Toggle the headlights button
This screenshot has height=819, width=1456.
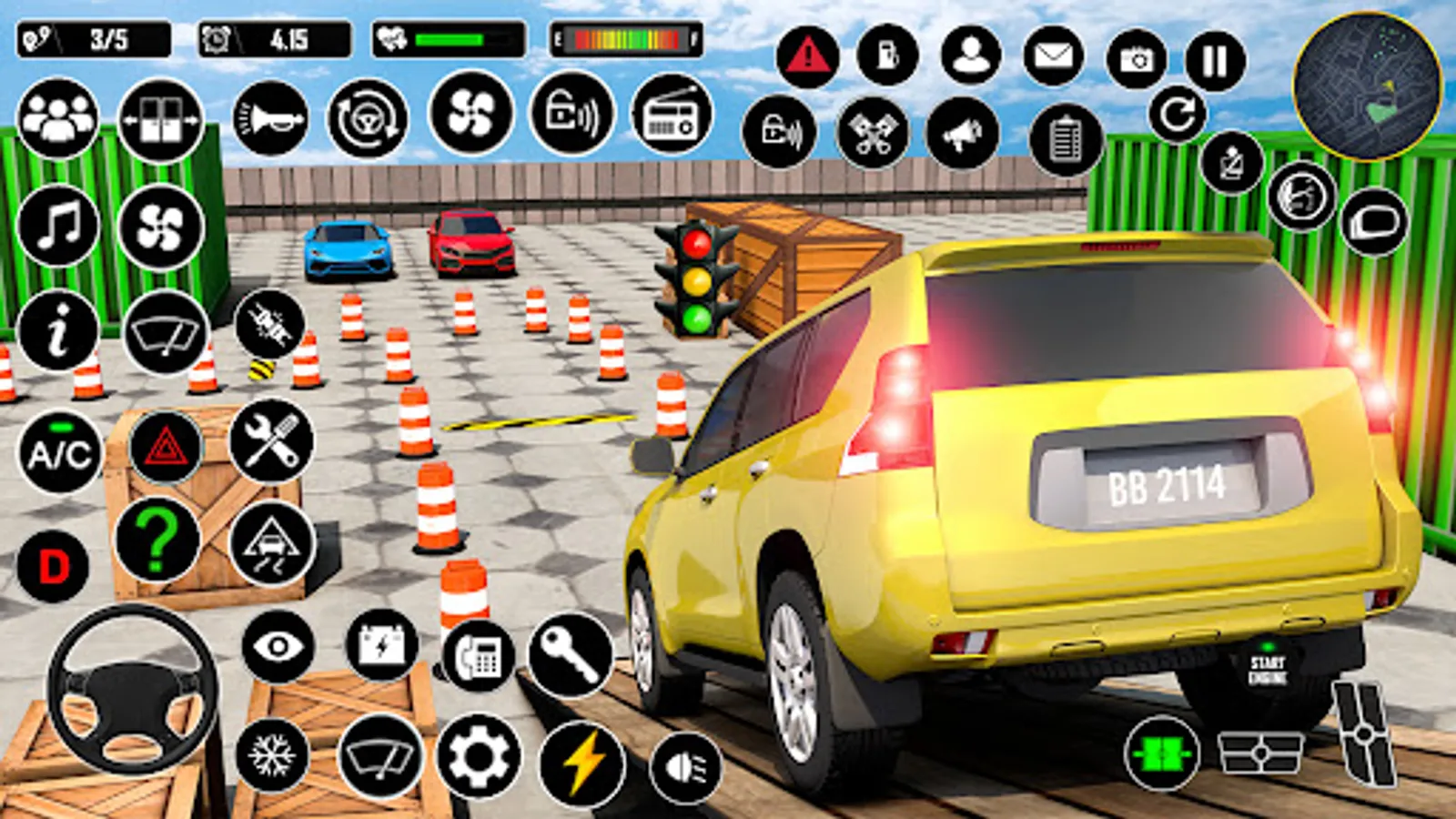[686, 767]
